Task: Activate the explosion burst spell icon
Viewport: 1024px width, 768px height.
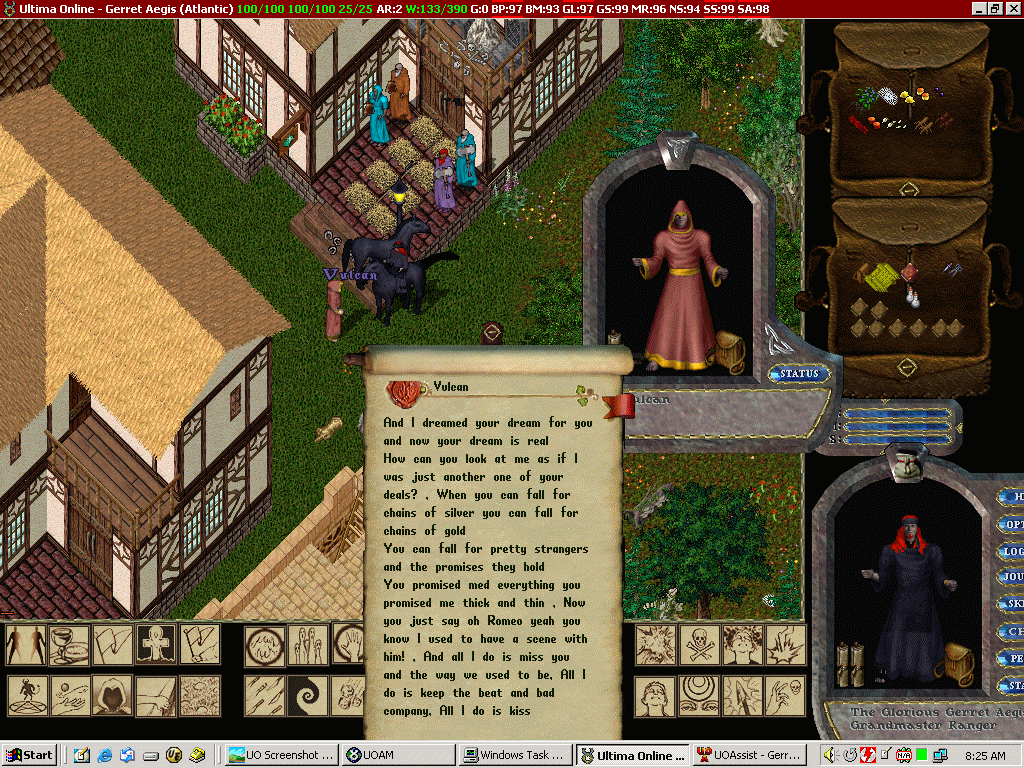Action: [657, 645]
